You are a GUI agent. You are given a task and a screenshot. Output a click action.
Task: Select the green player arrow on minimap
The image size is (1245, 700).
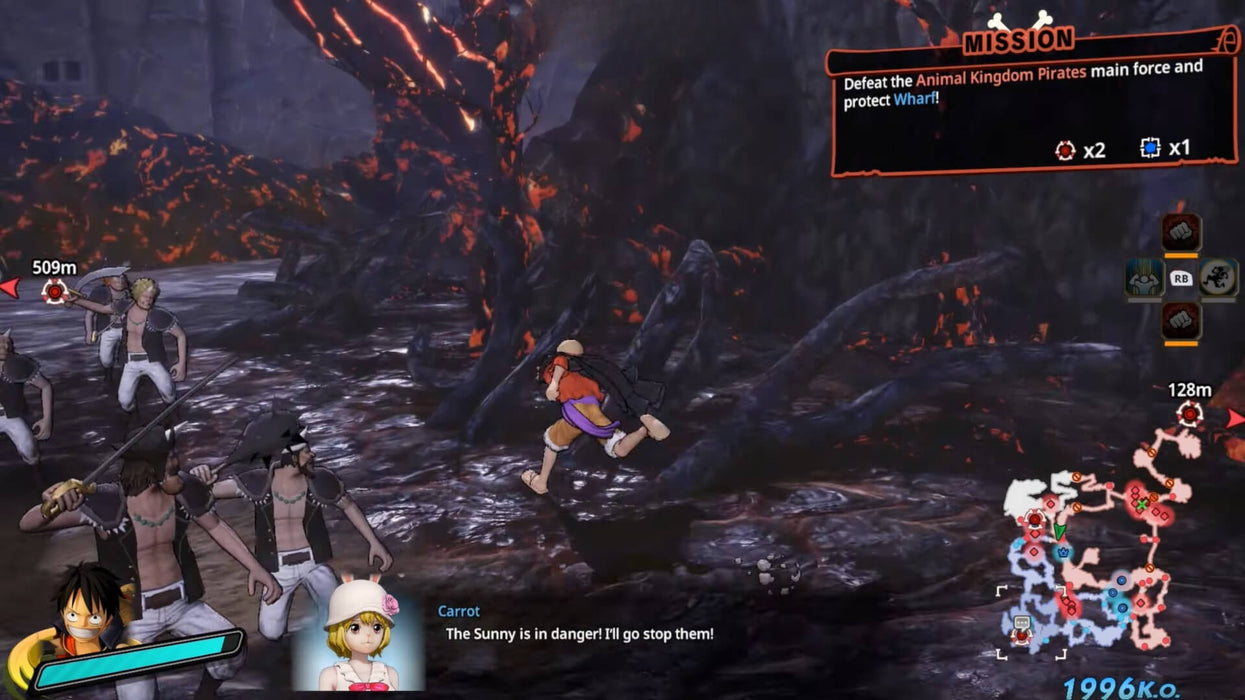1057,530
